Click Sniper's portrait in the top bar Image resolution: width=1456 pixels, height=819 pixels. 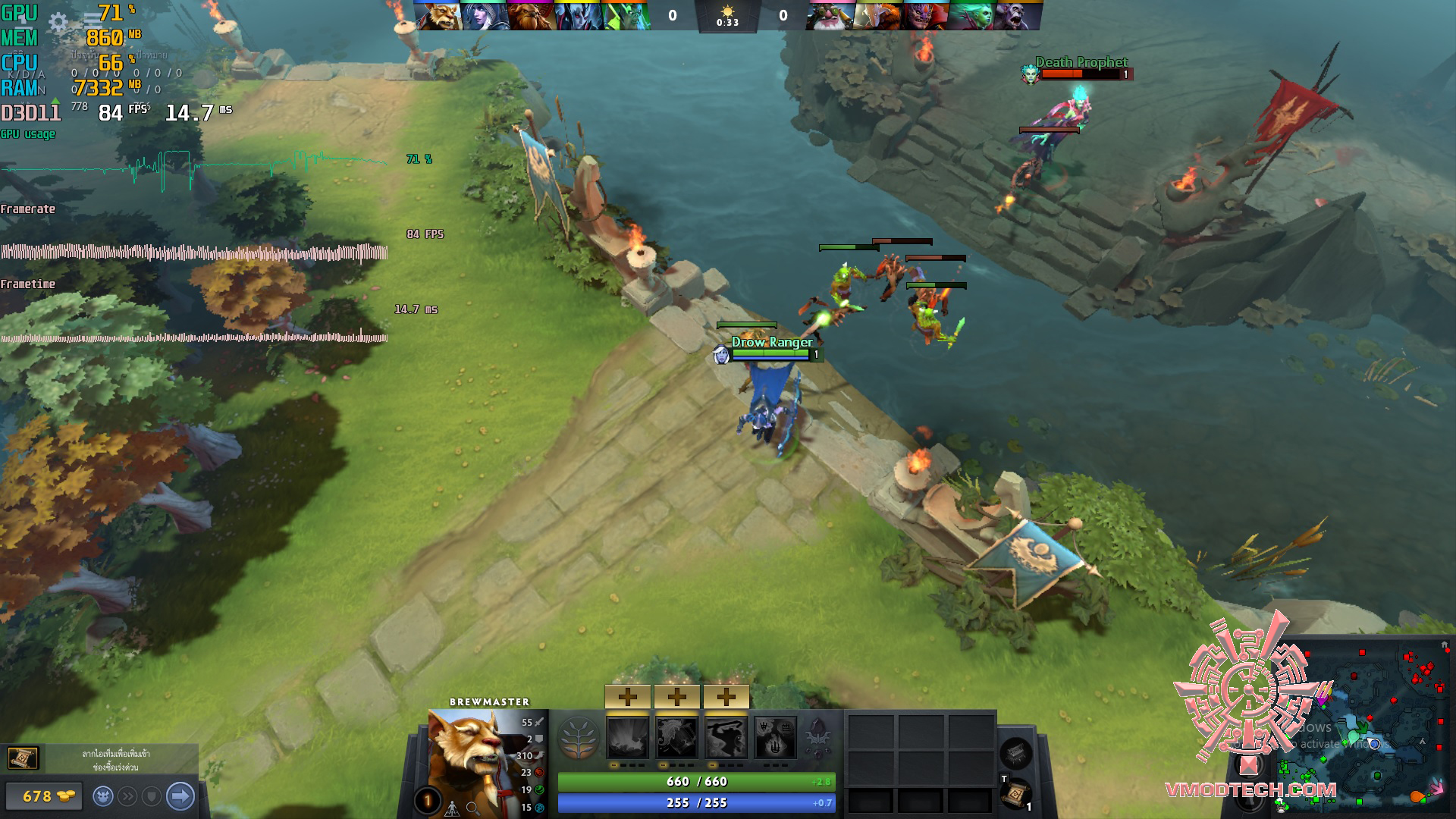829,15
